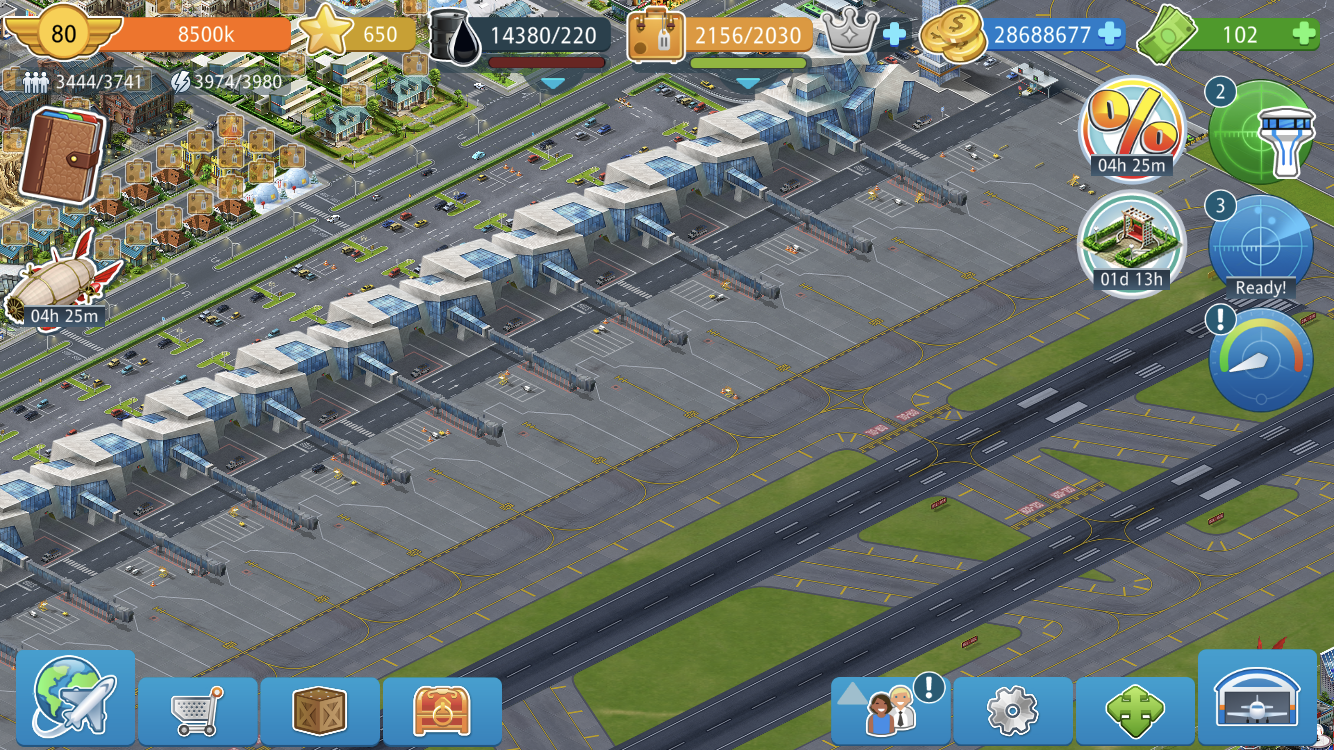Add more coins with the blue plus
Image resolution: width=1334 pixels, height=750 pixels.
[x=1109, y=35]
